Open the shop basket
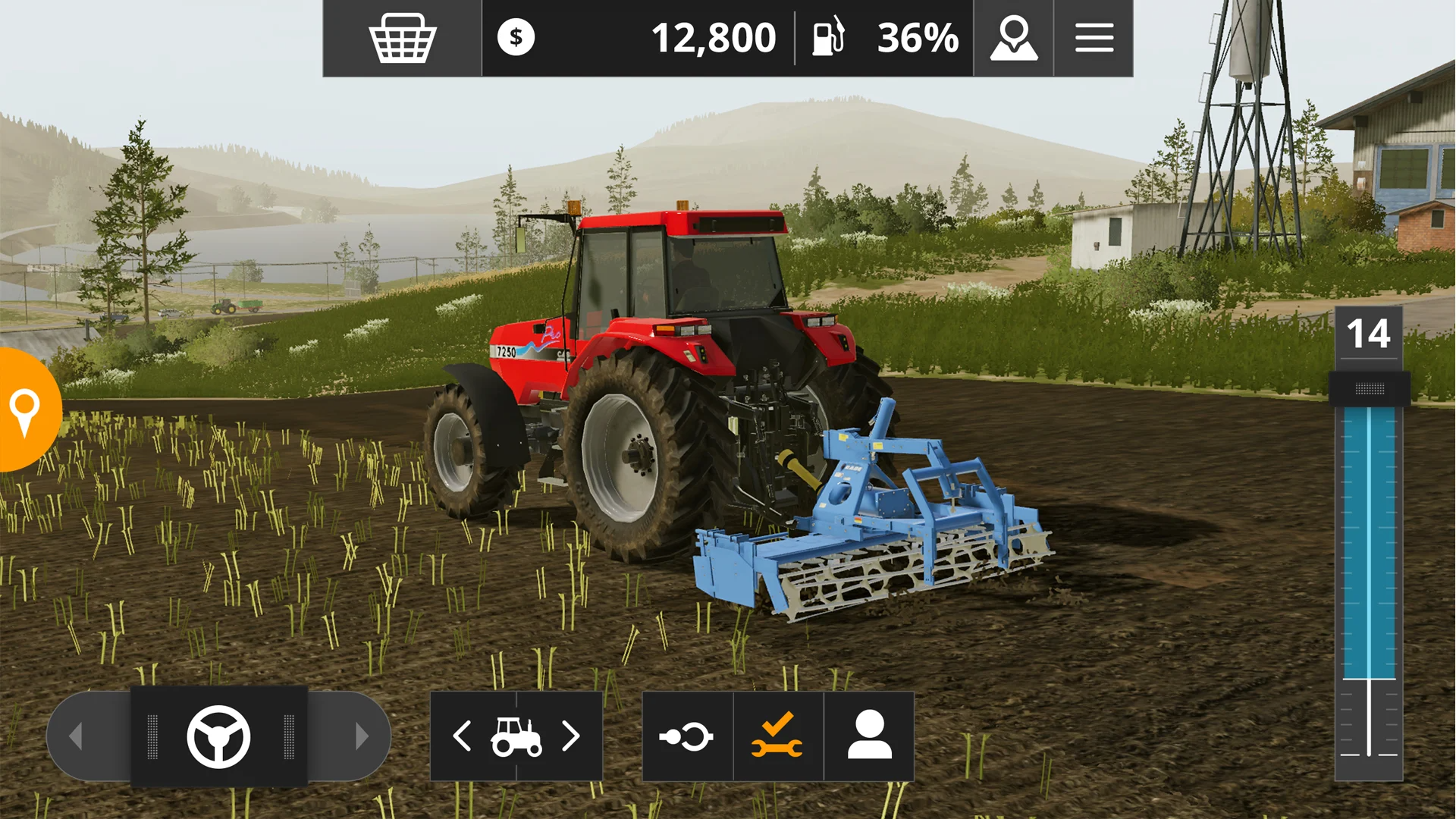Image resolution: width=1456 pixels, height=819 pixels. 402,38
